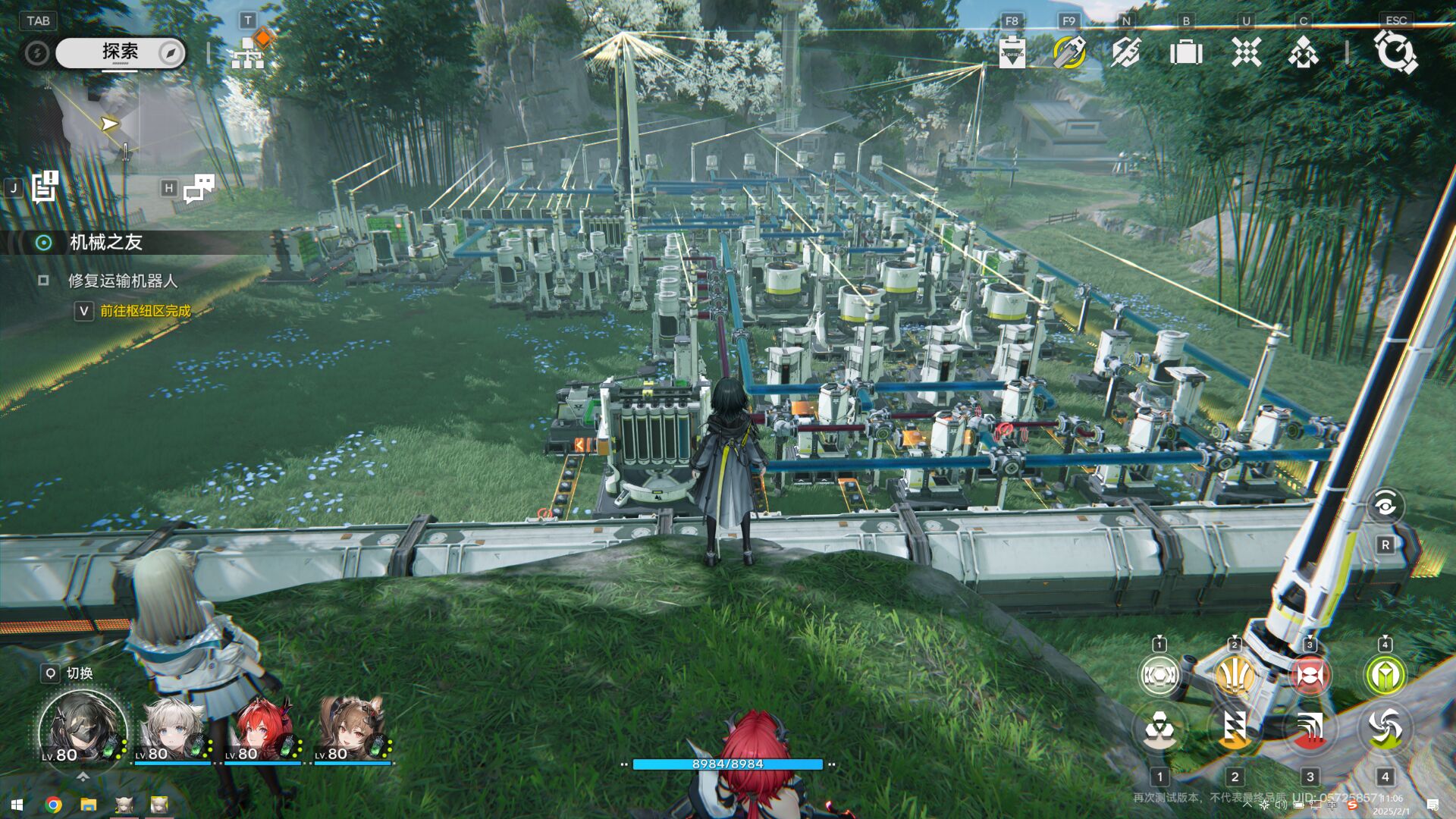
Task: Open the Endfield clipboard icon
Action: (1012, 53)
